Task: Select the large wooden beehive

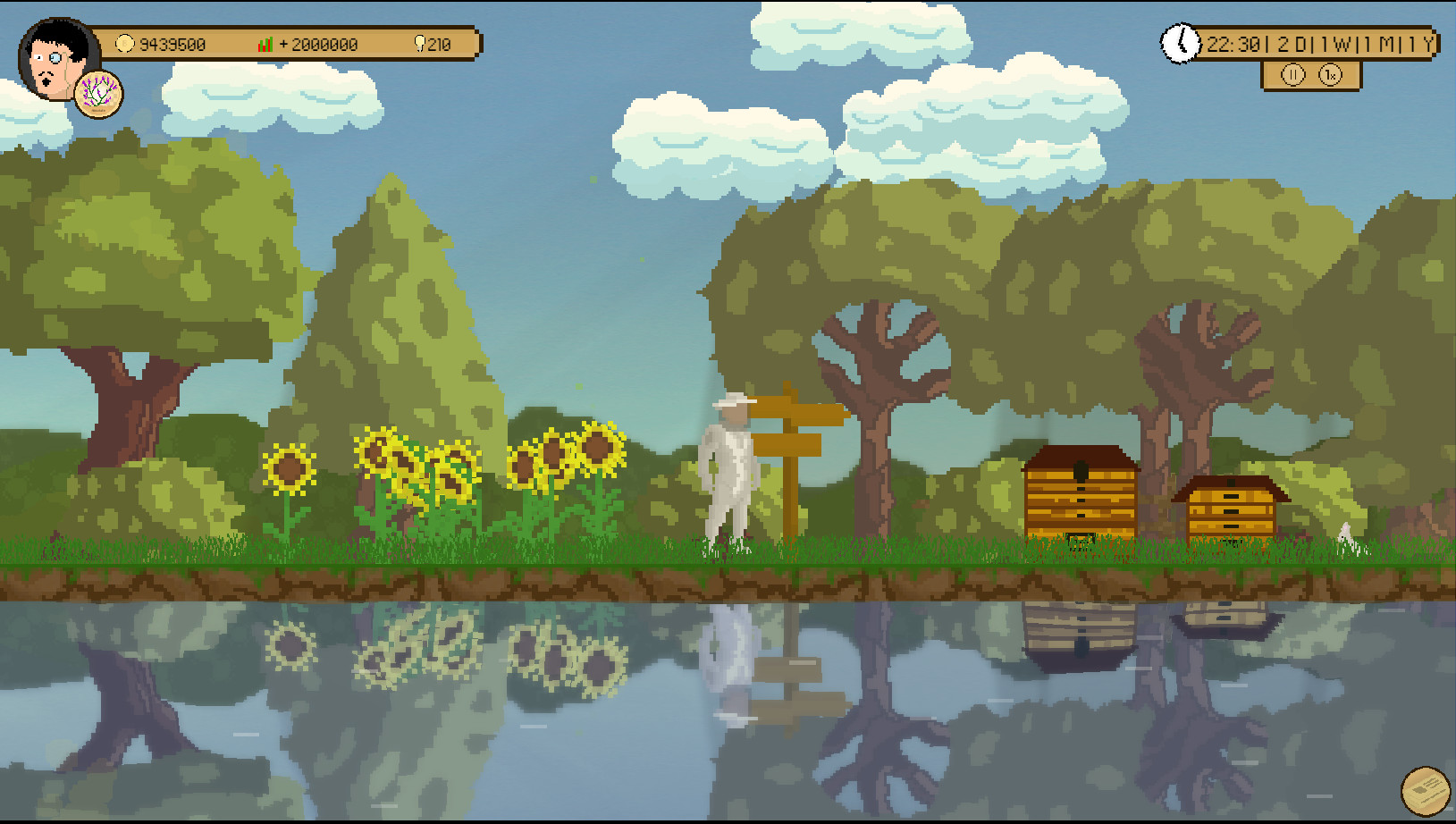Action: 1081,496
